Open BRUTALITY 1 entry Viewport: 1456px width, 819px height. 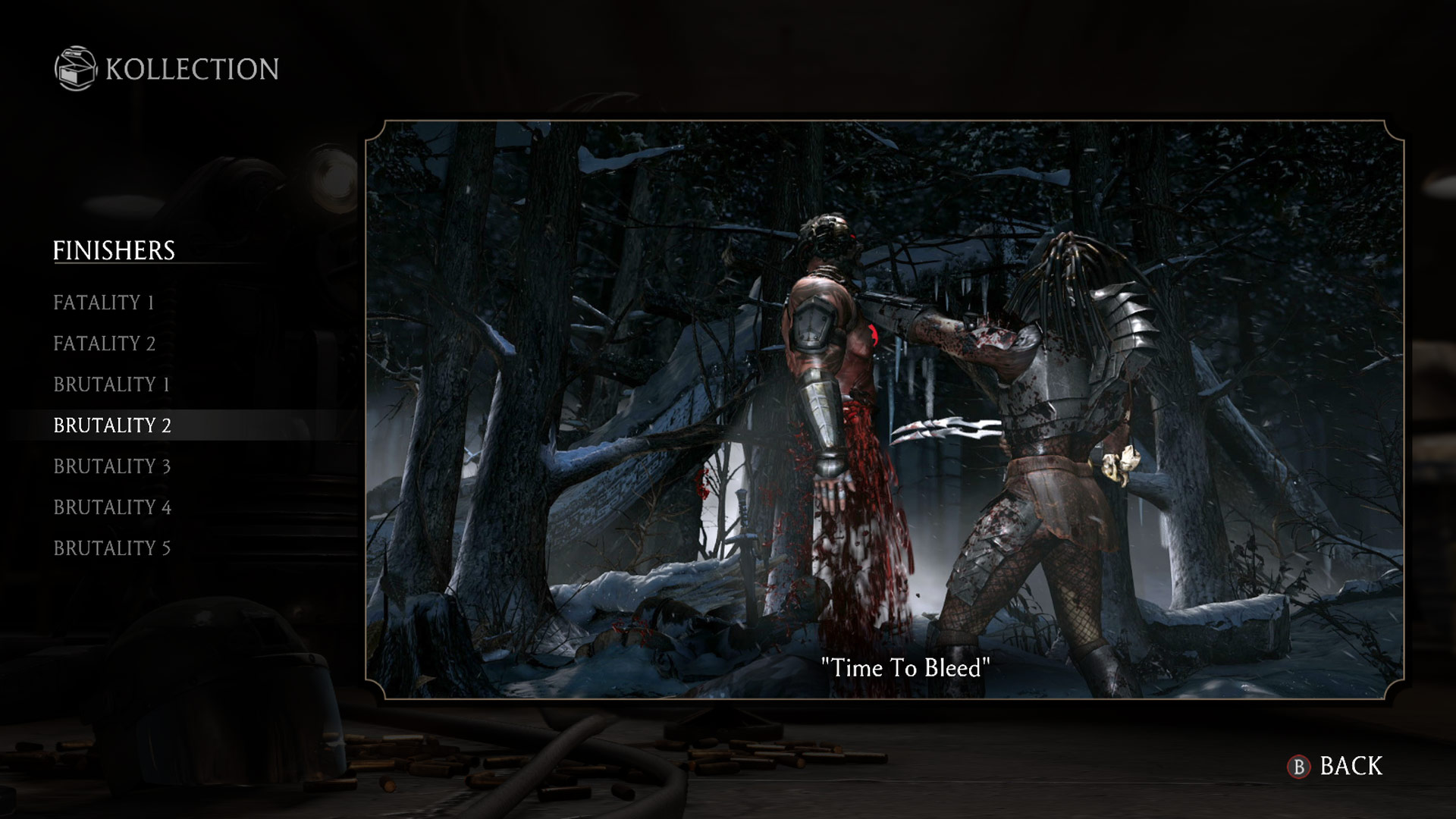point(111,384)
